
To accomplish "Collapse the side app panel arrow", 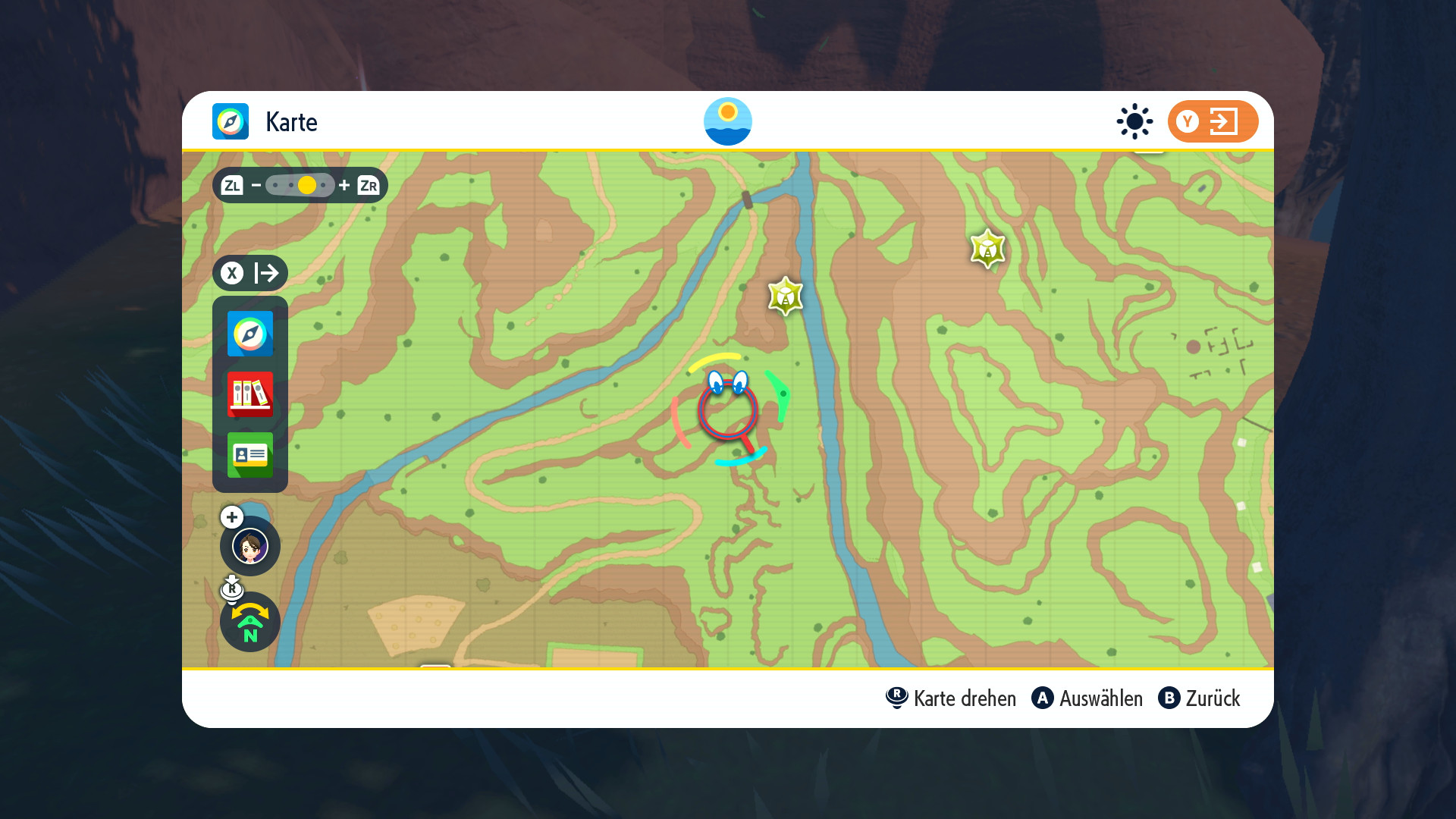I will (250, 273).
